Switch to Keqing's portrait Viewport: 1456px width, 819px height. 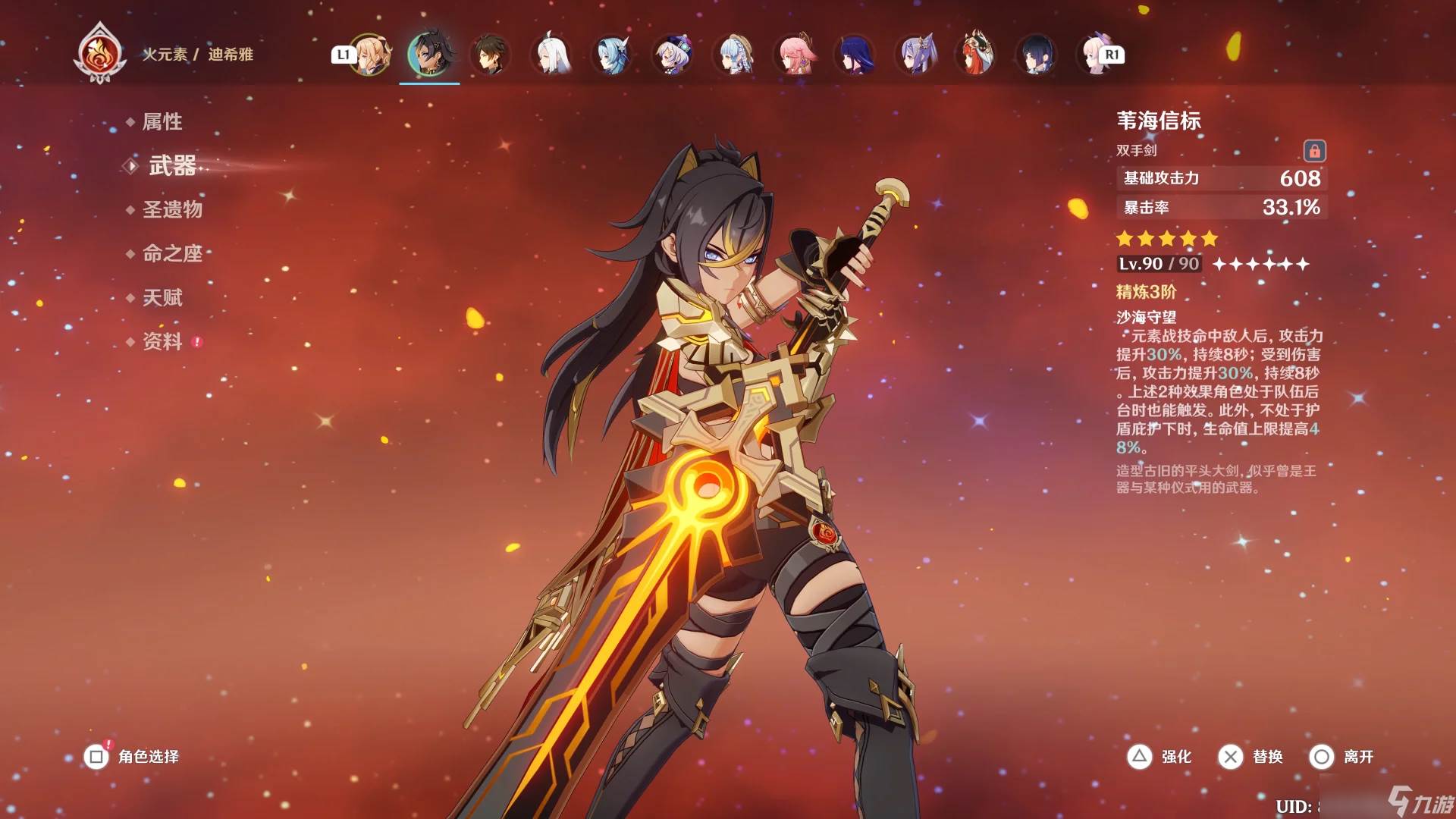(916, 55)
